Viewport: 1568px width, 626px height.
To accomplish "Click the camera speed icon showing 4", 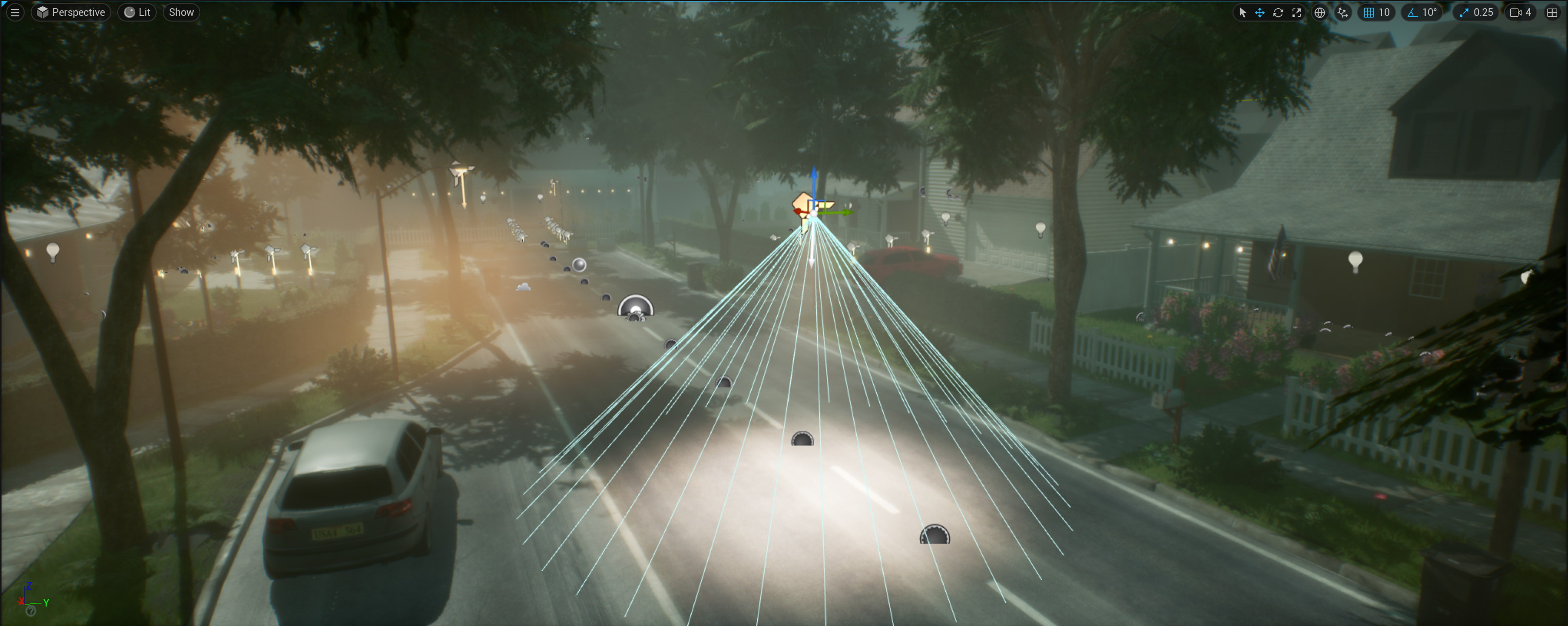I will [x=1520, y=12].
